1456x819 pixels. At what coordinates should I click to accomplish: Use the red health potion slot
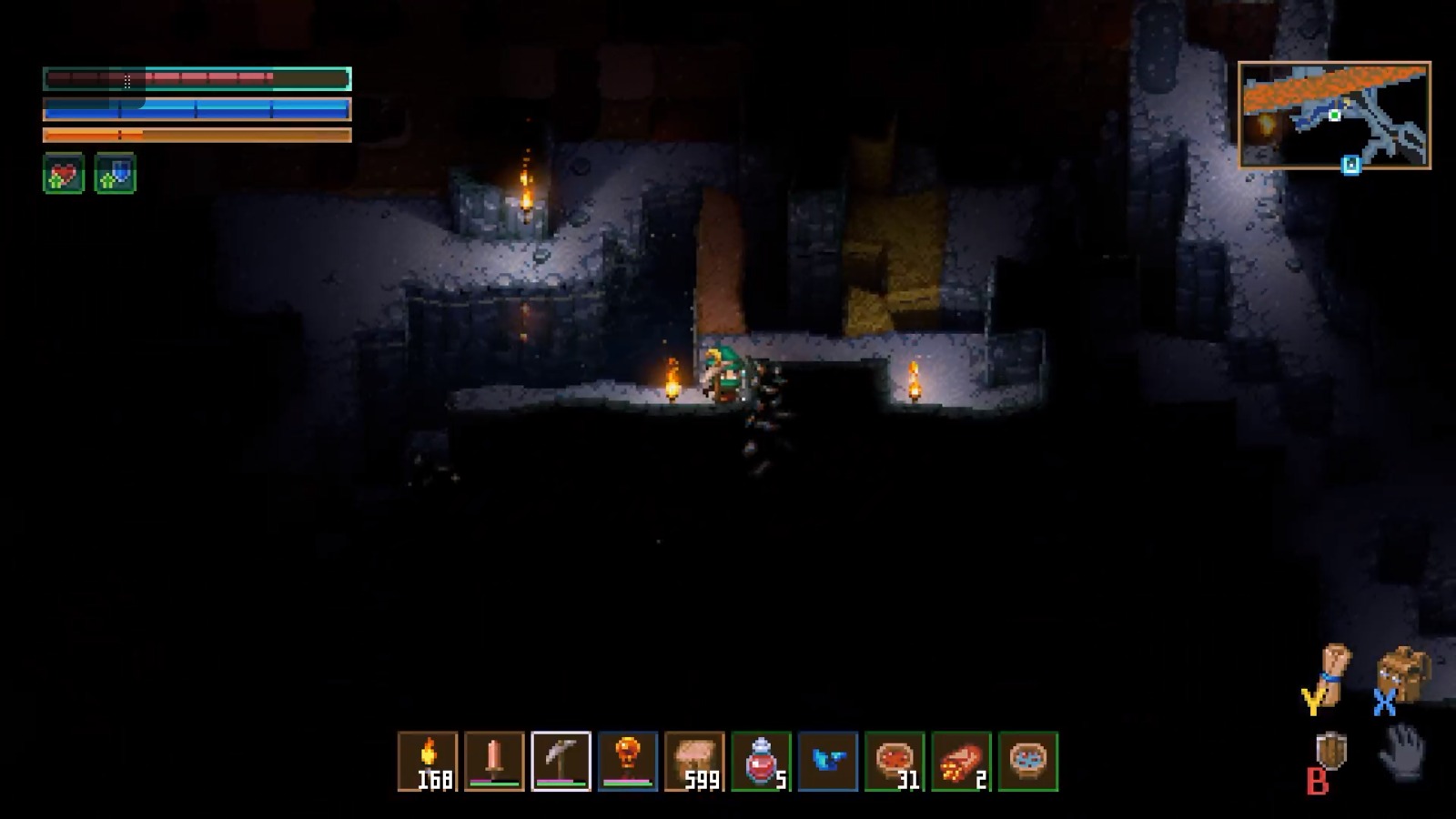(761, 761)
